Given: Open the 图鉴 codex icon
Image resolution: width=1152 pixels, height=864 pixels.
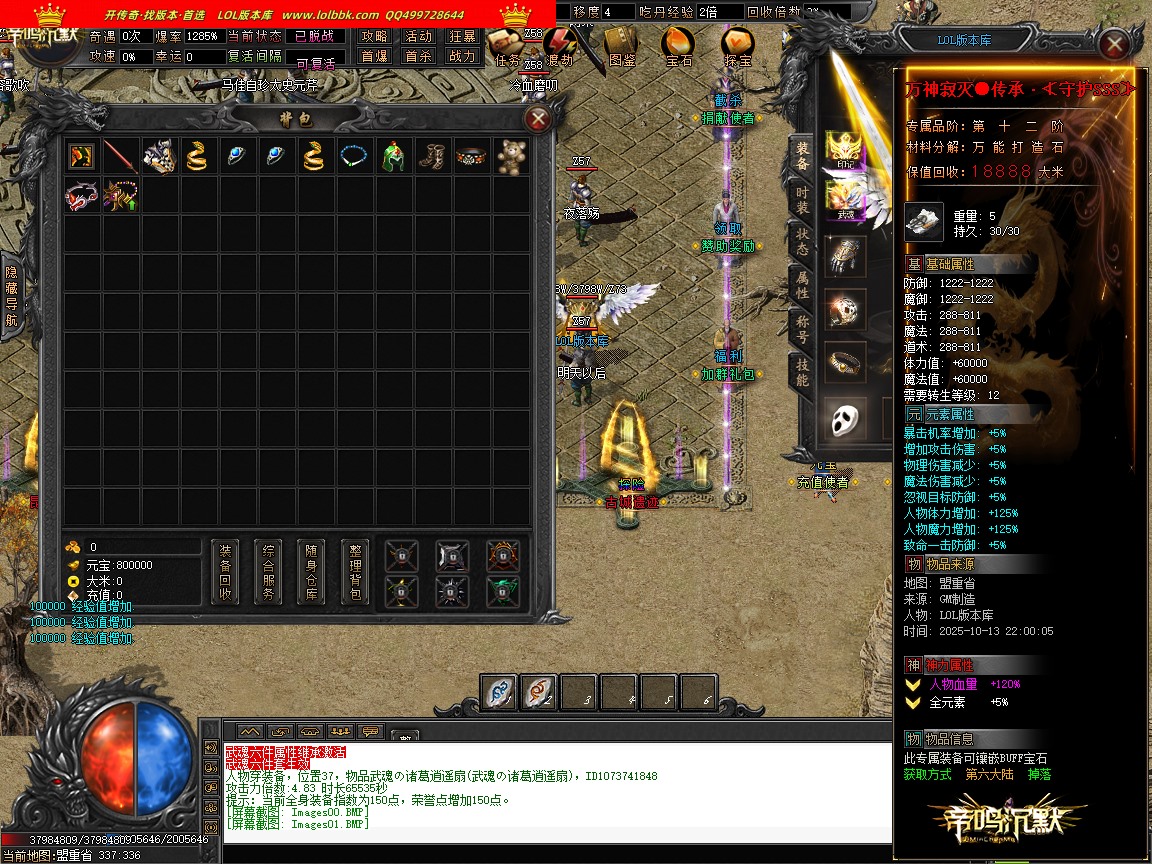Looking at the screenshot, I should 621,47.
